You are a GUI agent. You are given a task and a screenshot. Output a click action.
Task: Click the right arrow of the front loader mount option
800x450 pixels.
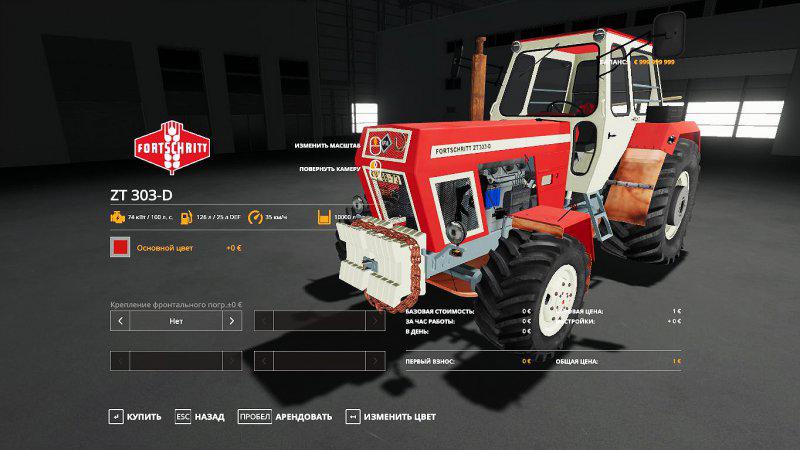click(x=232, y=321)
